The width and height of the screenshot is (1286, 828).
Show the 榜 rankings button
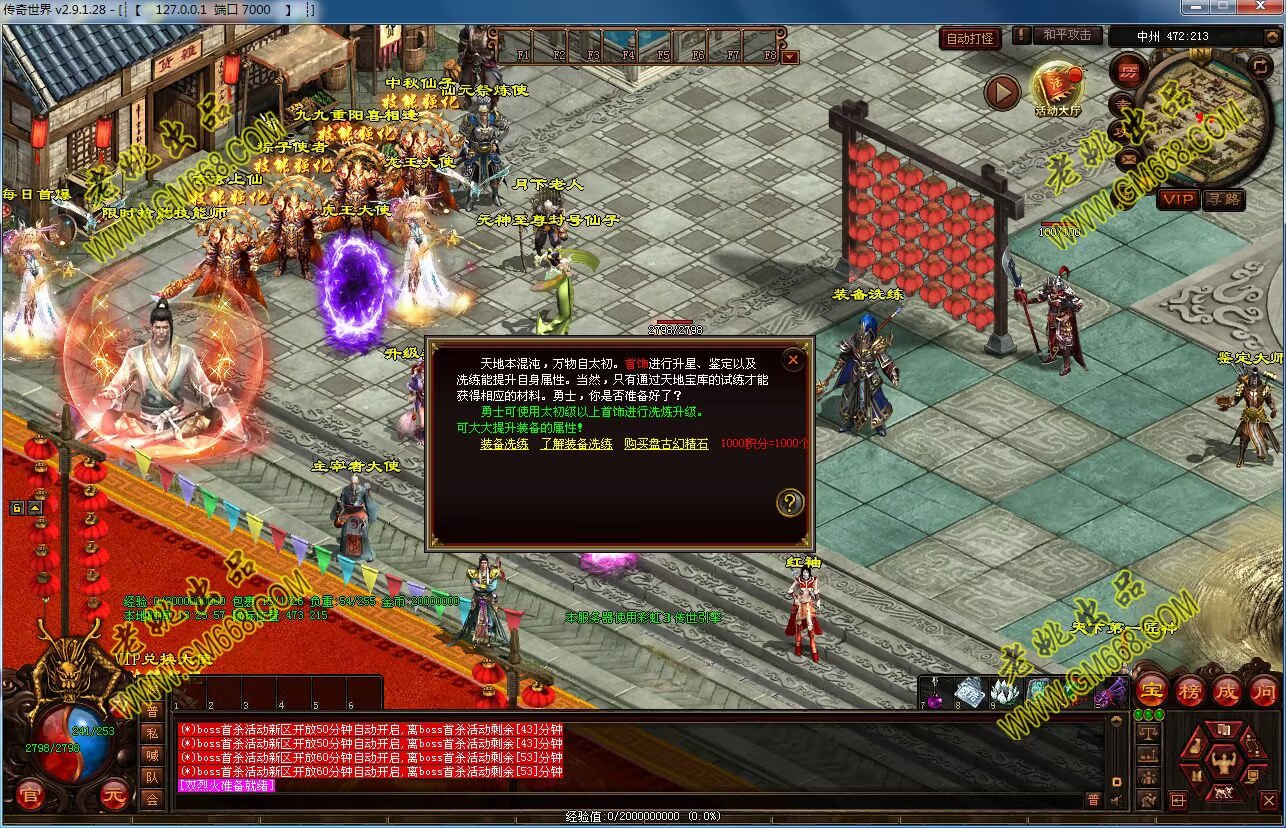coord(1190,690)
